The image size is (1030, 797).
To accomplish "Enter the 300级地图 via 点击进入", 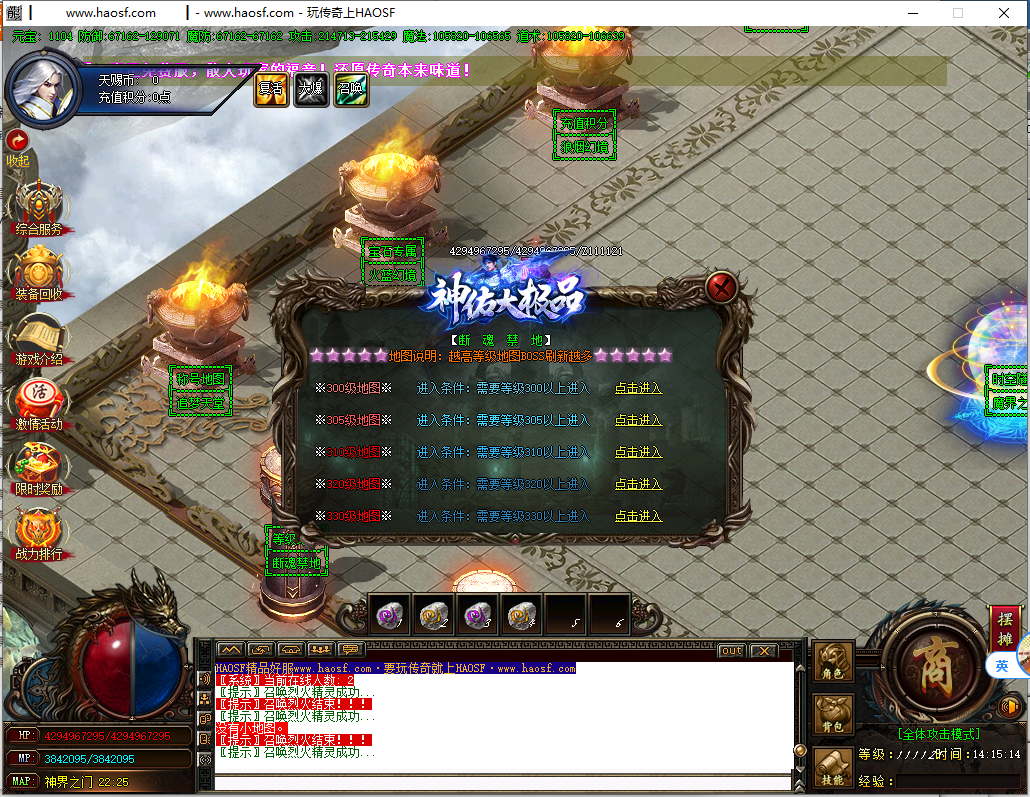I will click(638, 388).
